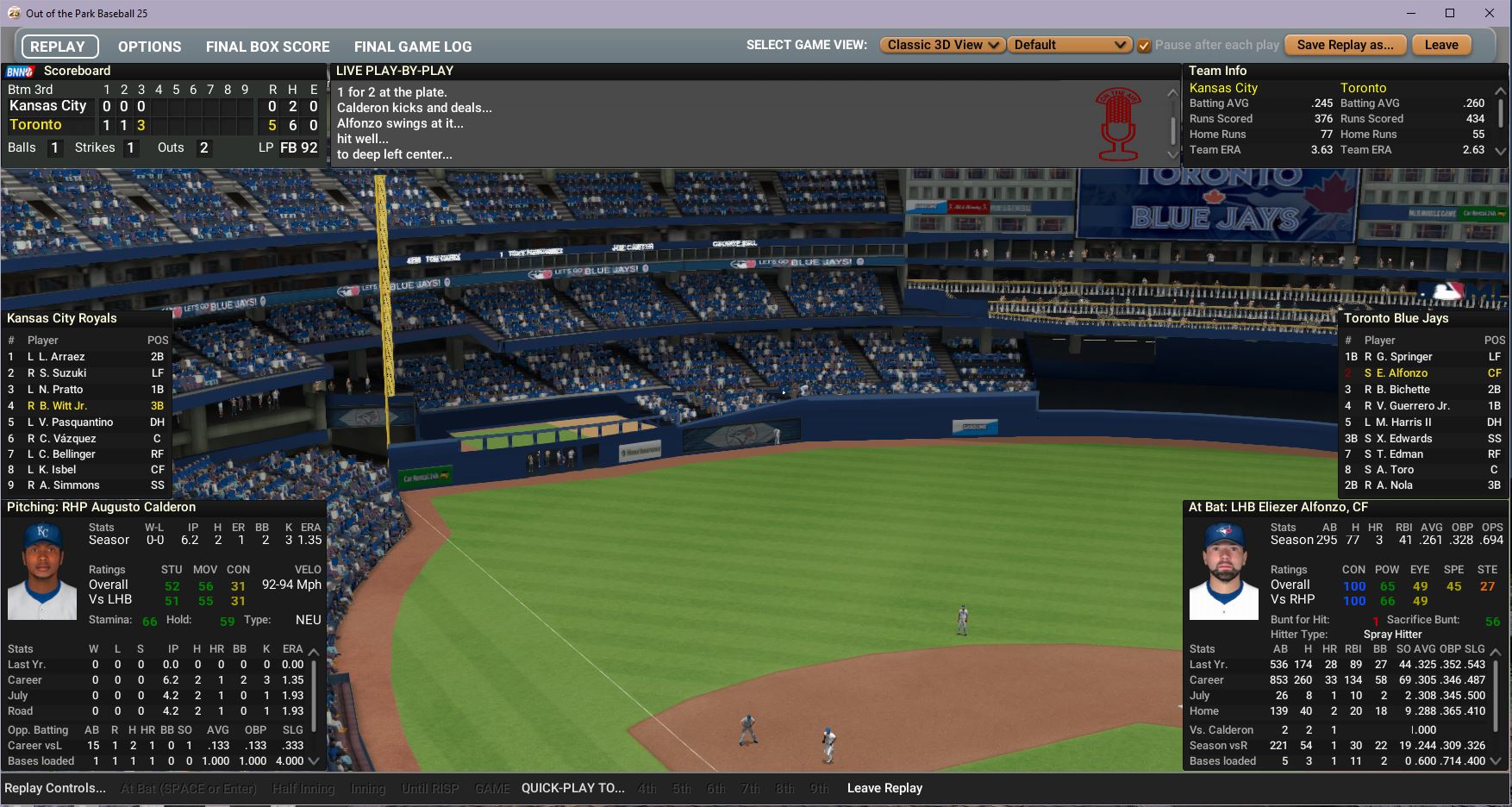
Task: Open Replay Controls menu
Action: [x=55, y=788]
